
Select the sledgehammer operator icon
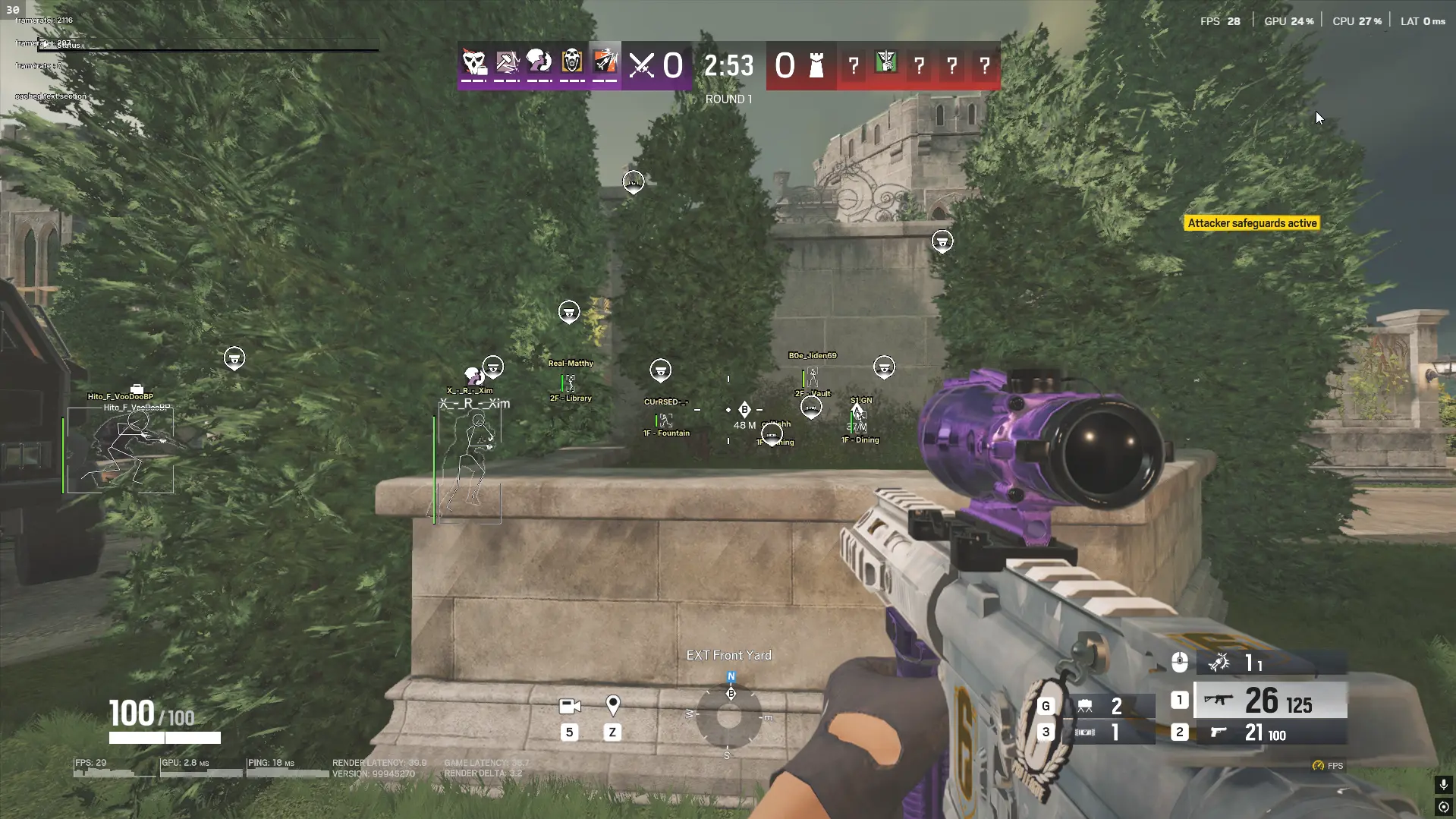click(508, 63)
